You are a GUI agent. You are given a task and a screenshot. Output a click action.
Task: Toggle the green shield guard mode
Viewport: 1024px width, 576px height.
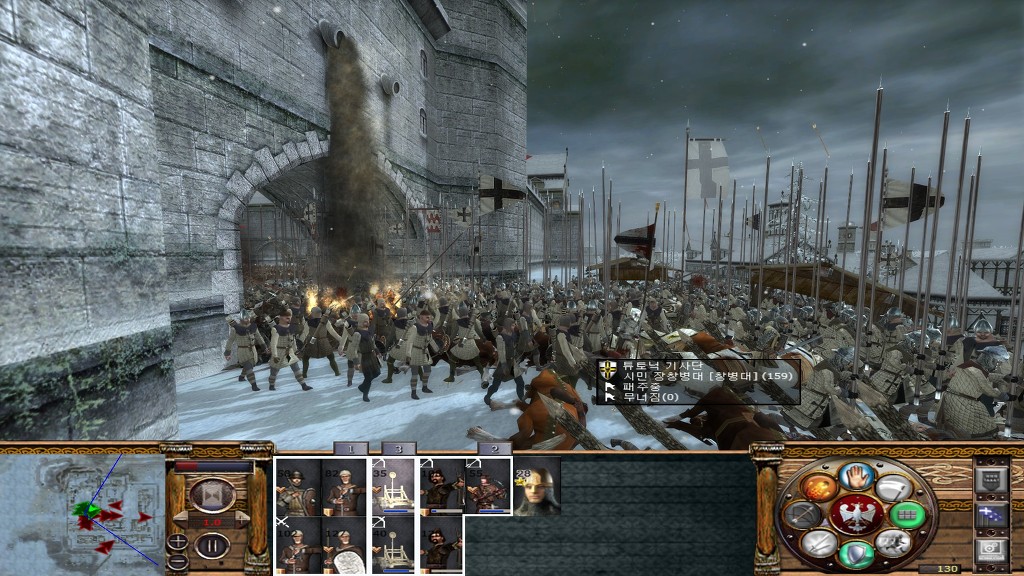tap(855, 553)
